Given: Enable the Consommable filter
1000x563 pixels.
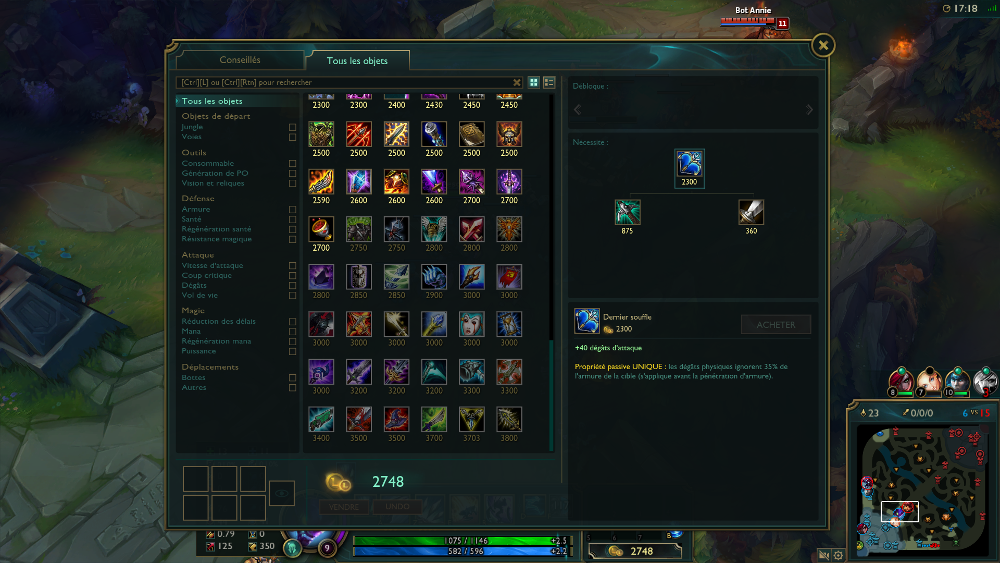Looking at the screenshot, I should point(292,163).
